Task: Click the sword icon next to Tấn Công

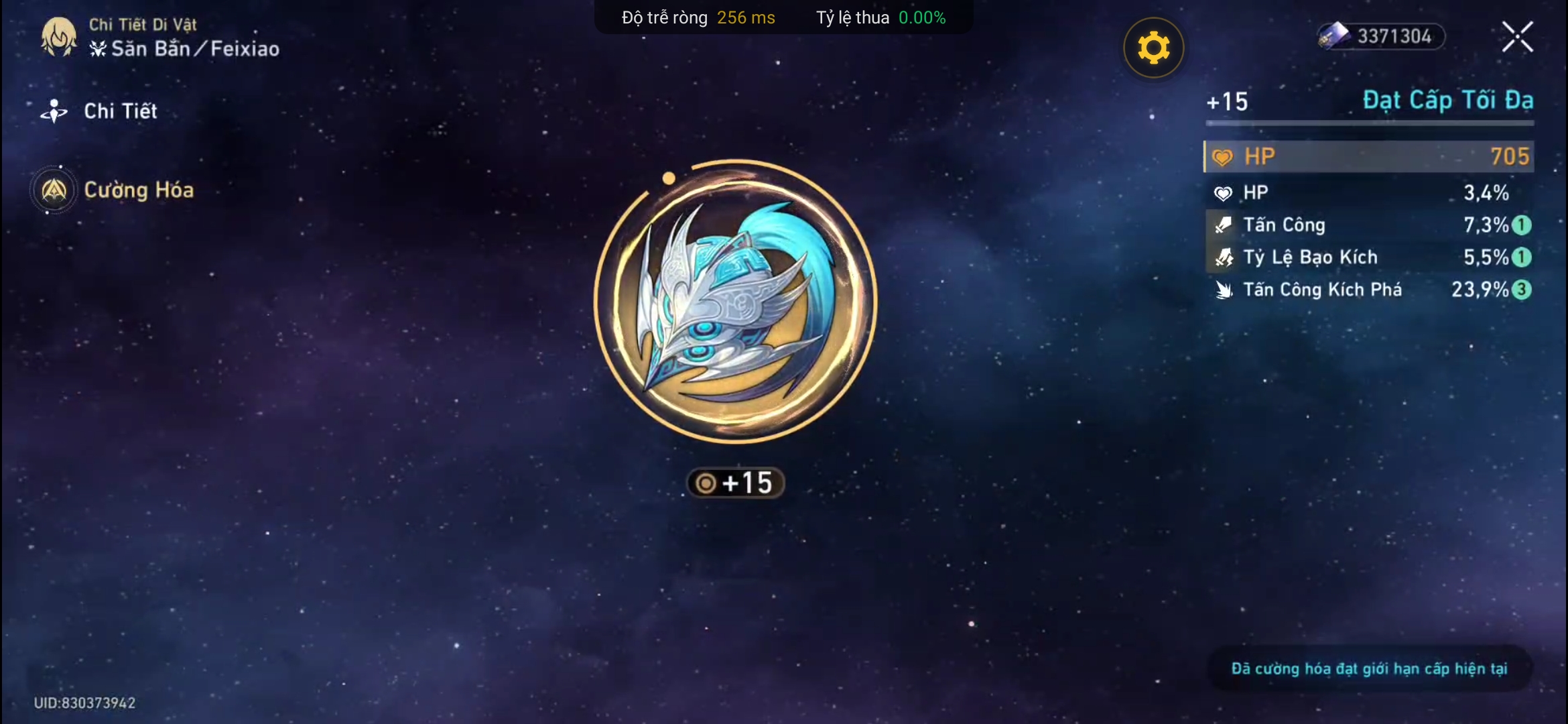Action: (1224, 225)
